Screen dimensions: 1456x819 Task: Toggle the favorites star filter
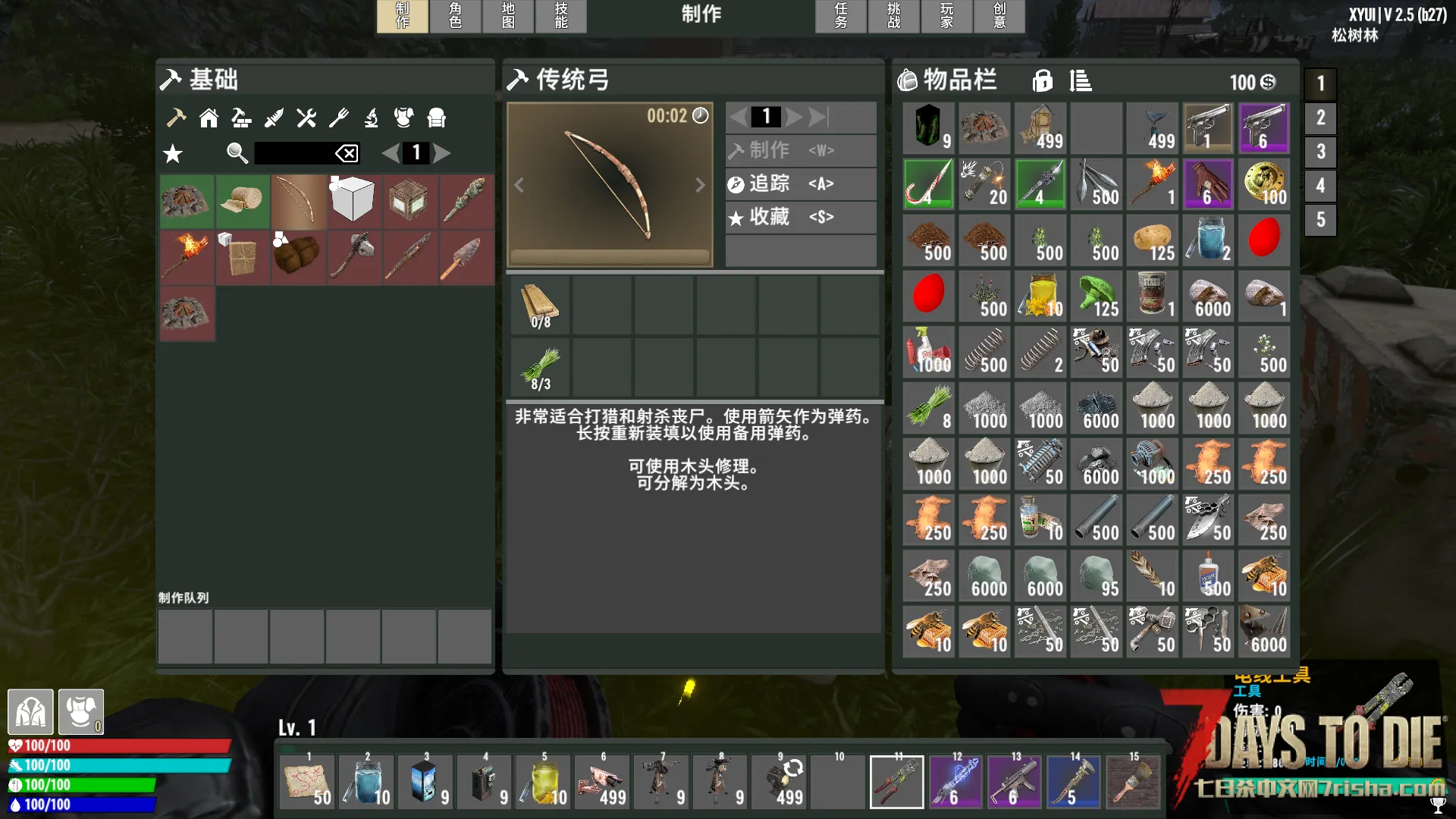pyautogui.click(x=173, y=154)
